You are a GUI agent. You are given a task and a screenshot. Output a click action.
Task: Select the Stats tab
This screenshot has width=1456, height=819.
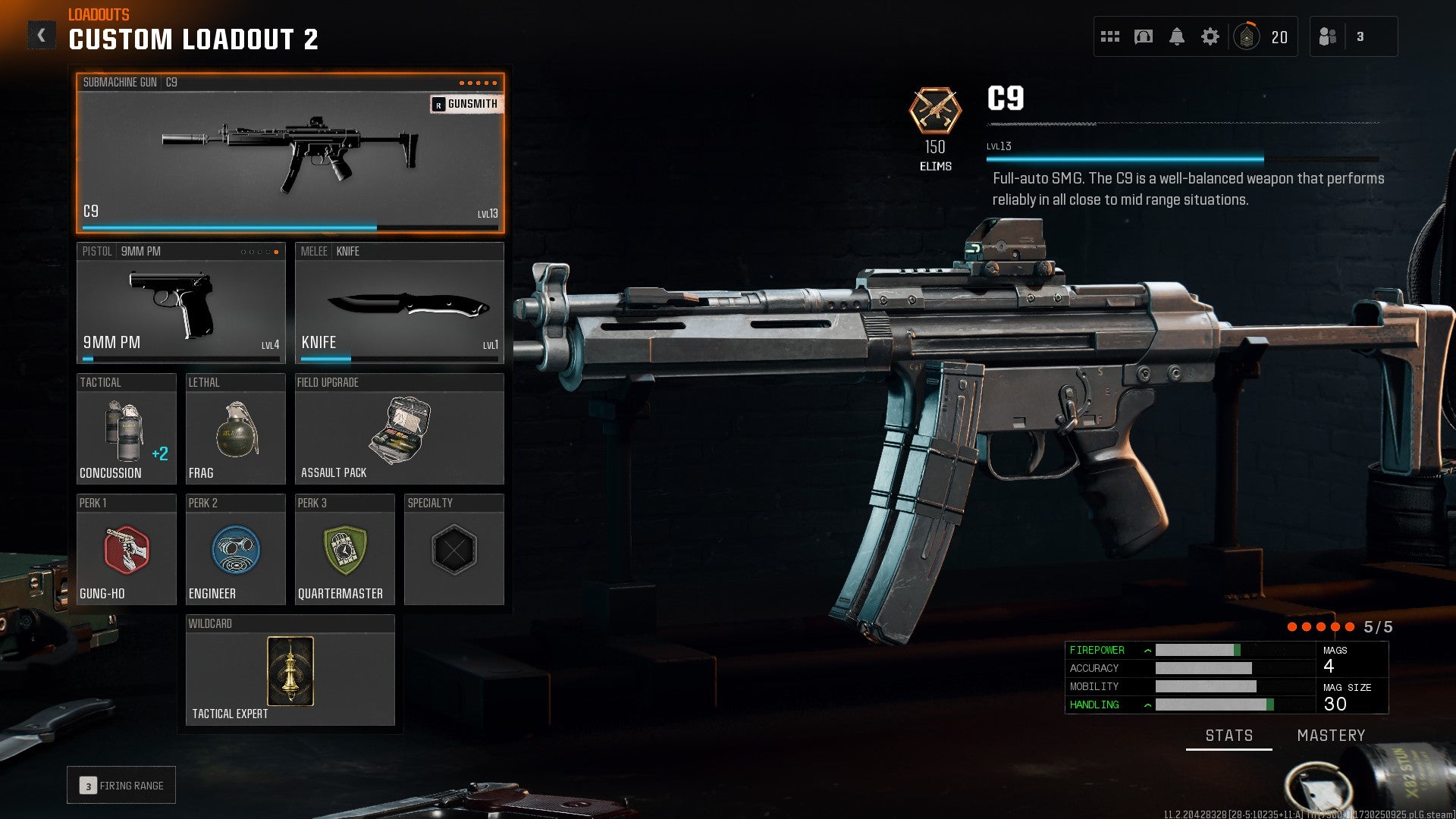coord(1228,735)
